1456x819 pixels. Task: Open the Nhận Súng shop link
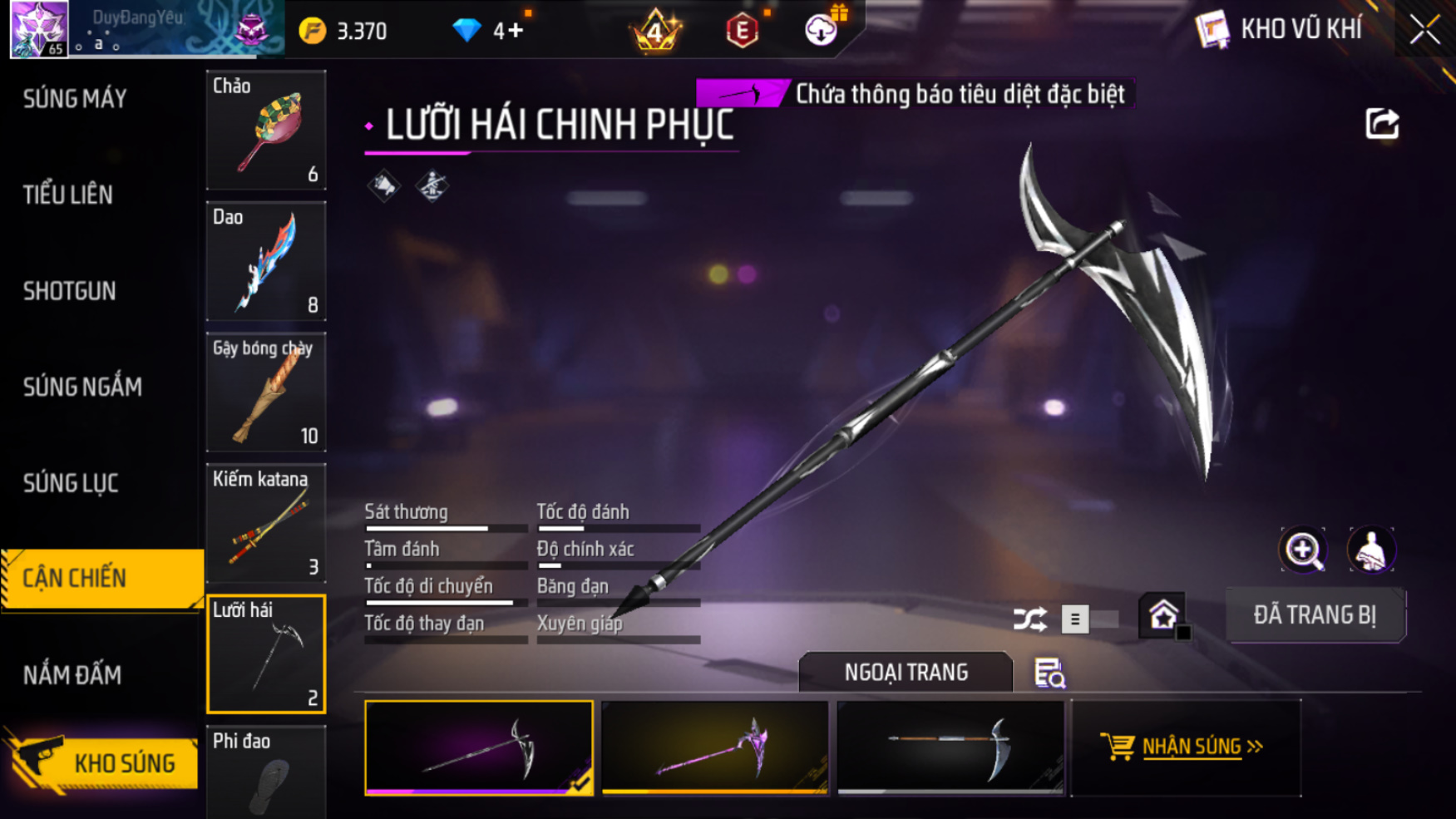coord(1185,747)
